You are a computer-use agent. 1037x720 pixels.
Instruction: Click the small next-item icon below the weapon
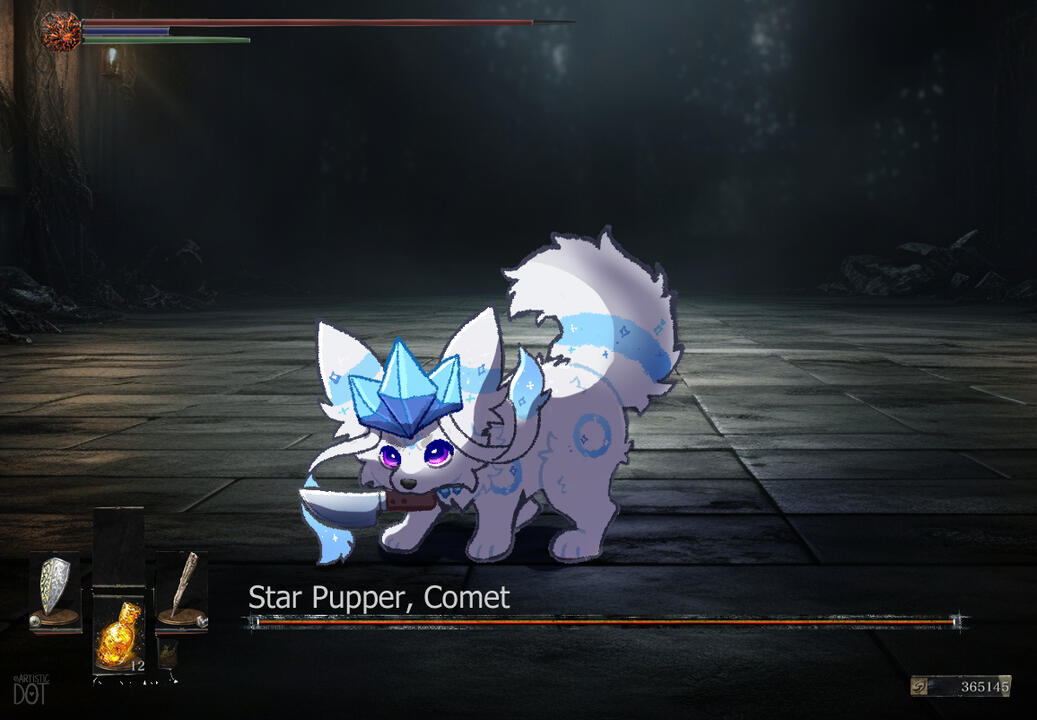click(x=168, y=653)
